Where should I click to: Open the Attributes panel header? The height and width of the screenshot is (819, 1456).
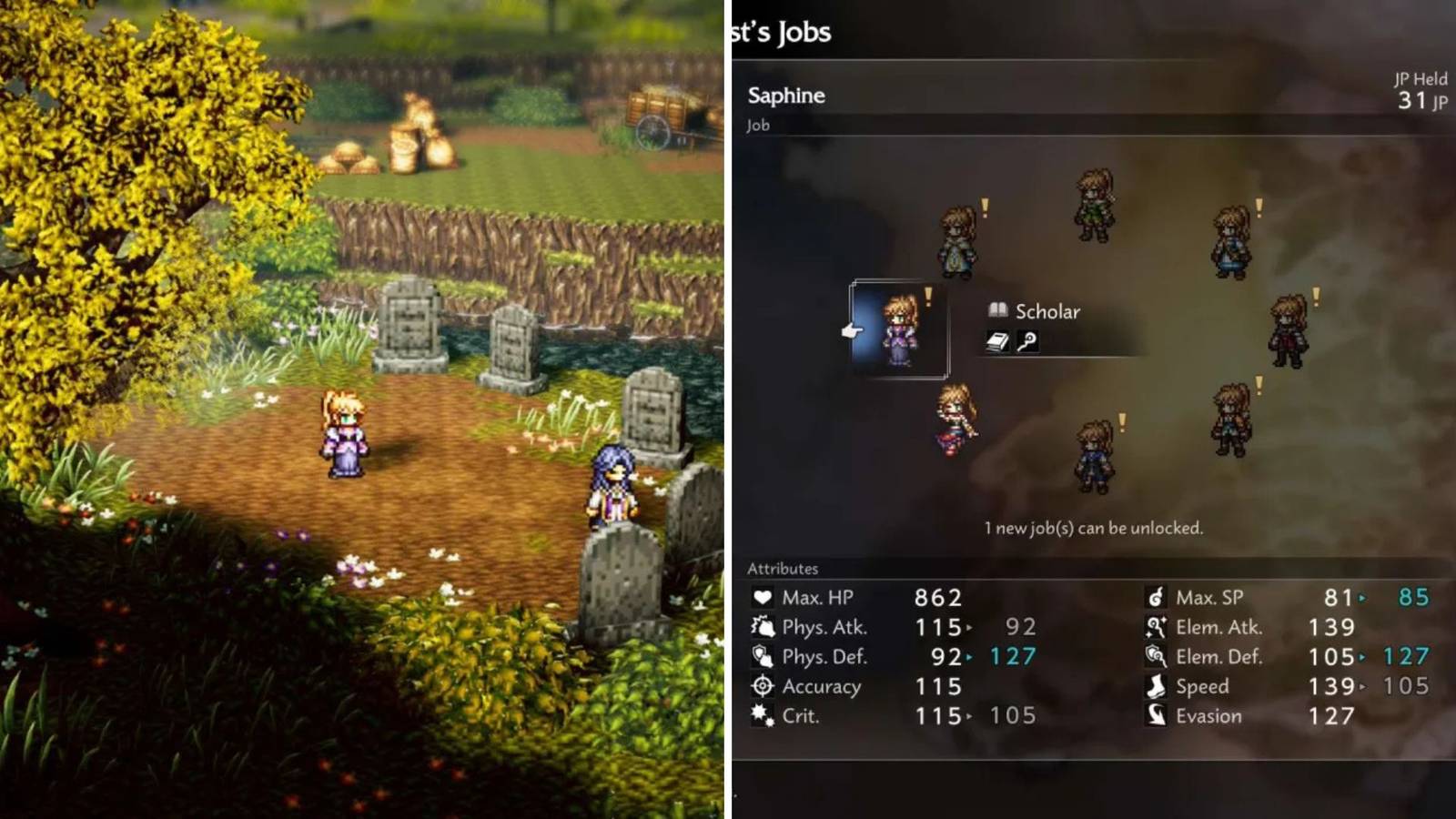[x=784, y=568]
